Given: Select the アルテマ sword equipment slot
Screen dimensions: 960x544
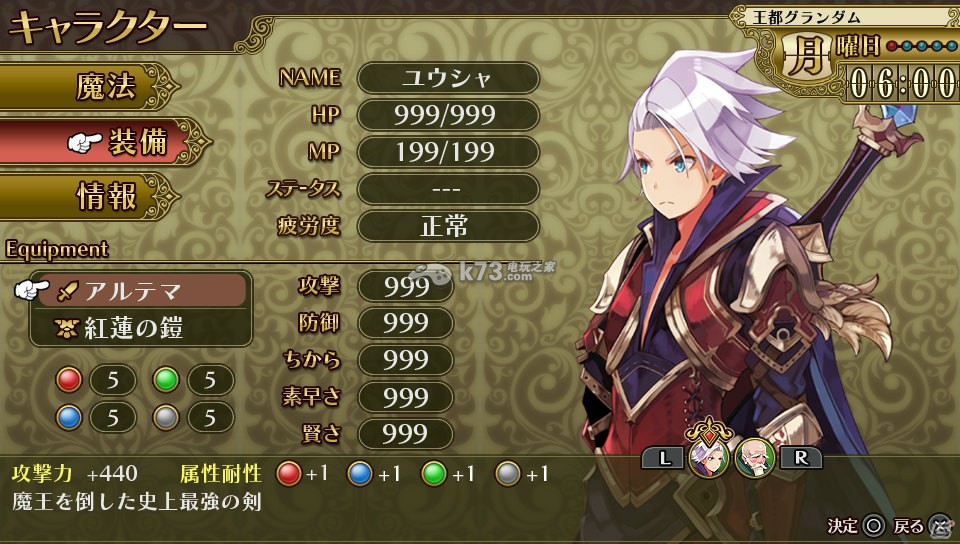Looking at the screenshot, I should [140, 291].
